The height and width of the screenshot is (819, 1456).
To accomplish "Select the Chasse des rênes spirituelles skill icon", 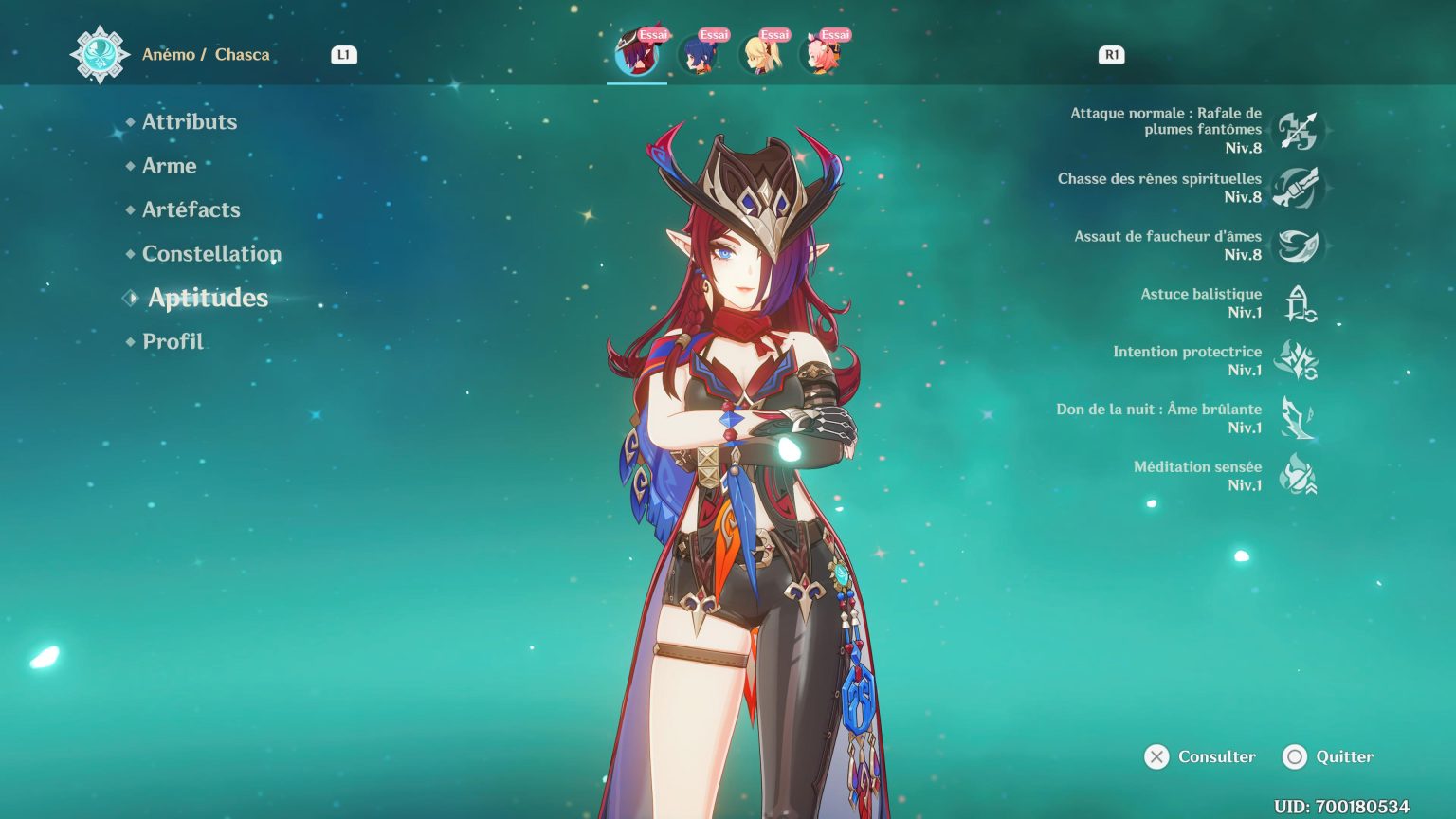I will point(1297,187).
